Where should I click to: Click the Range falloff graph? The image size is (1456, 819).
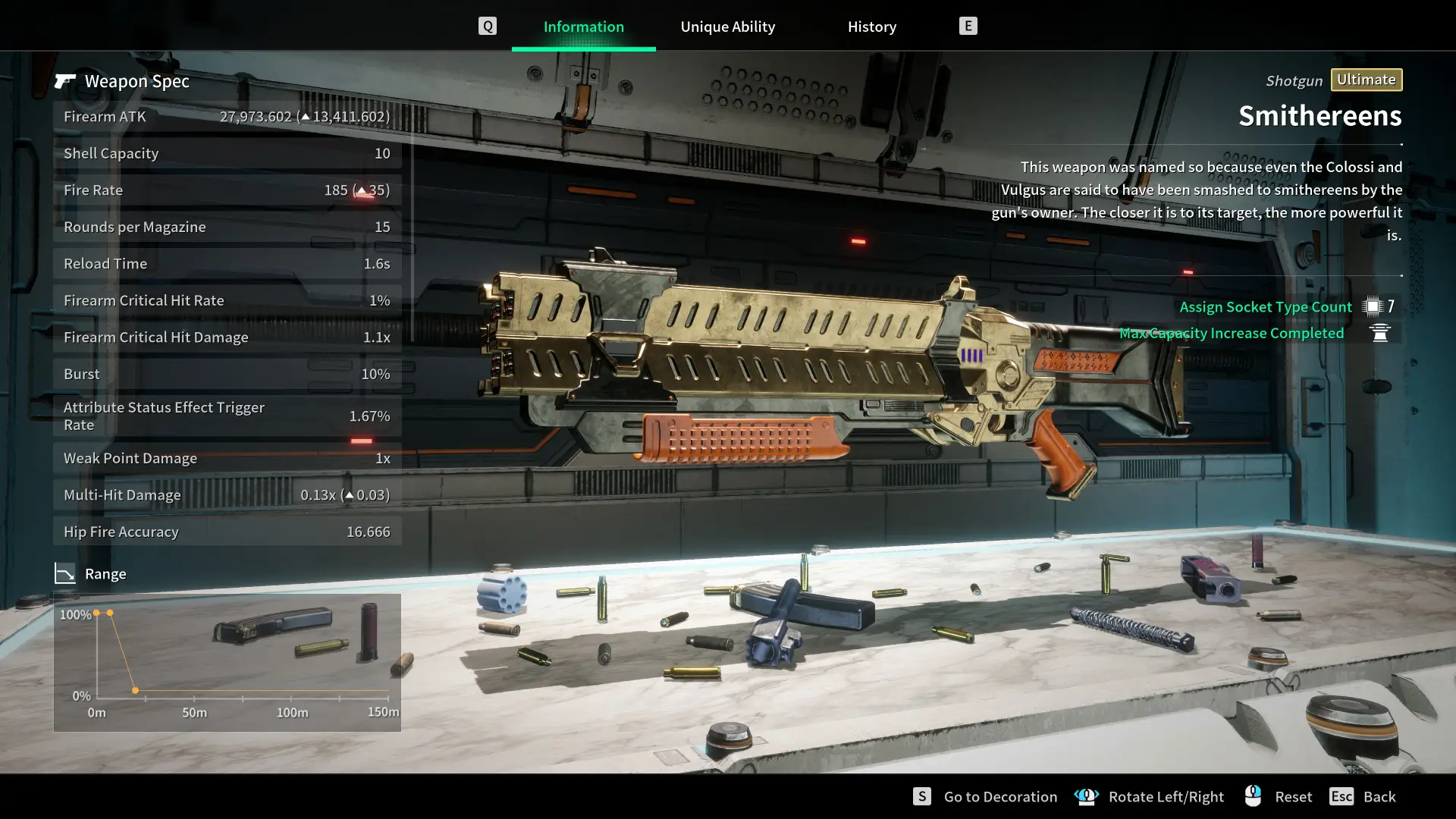(x=227, y=662)
